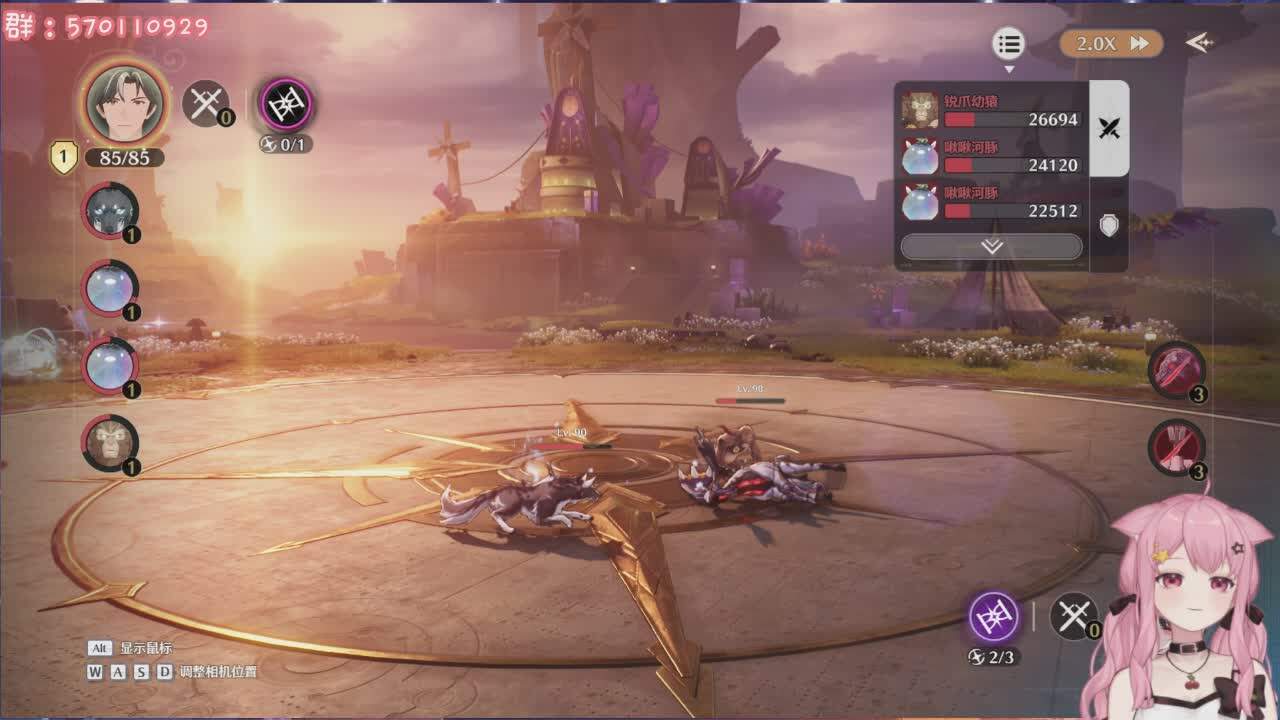This screenshot has height=720, width=1280.
Task: Click the top-left crossed swords icon
Action: point(205,103)
